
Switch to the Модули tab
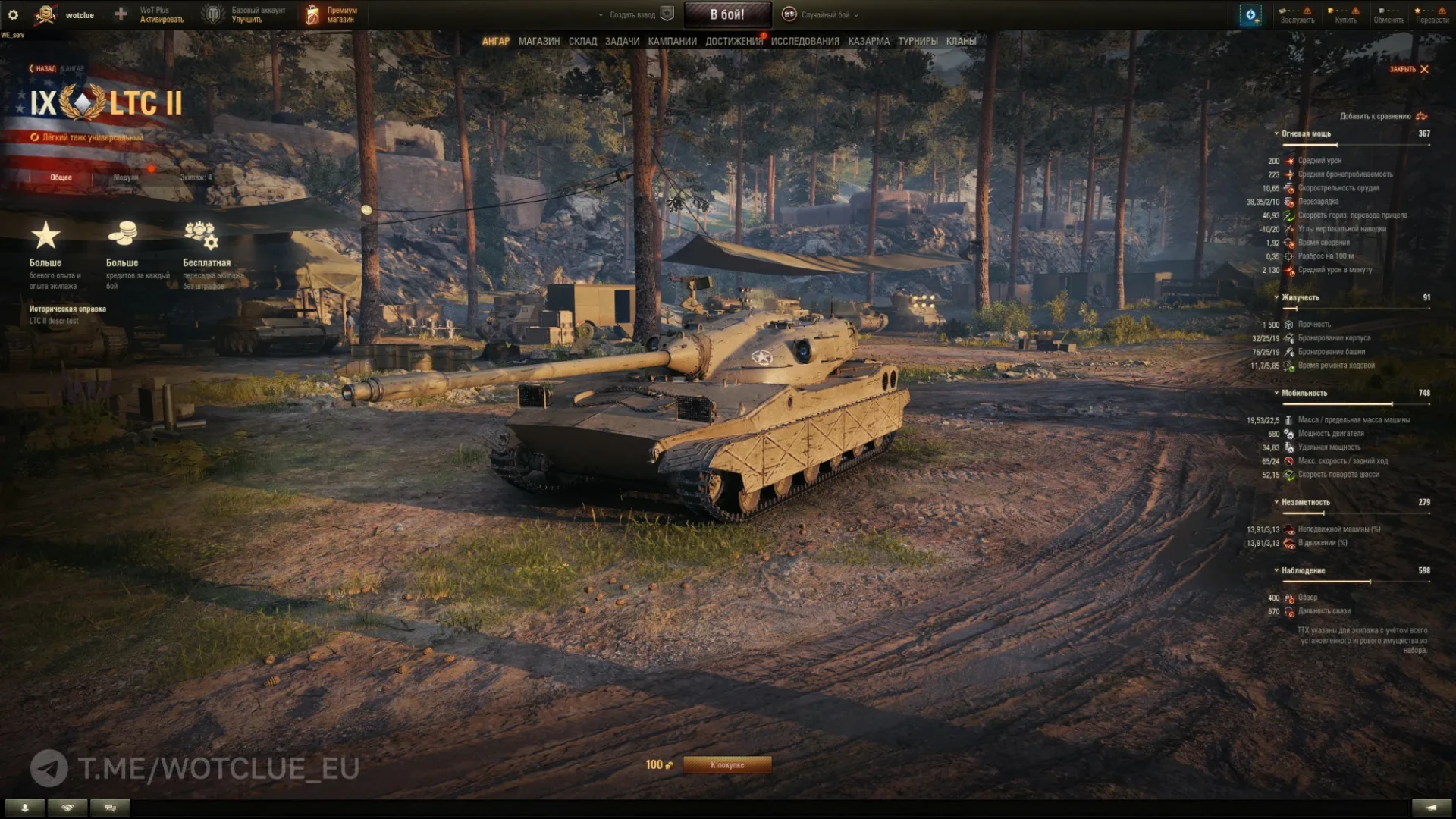[x=126, y=177]
